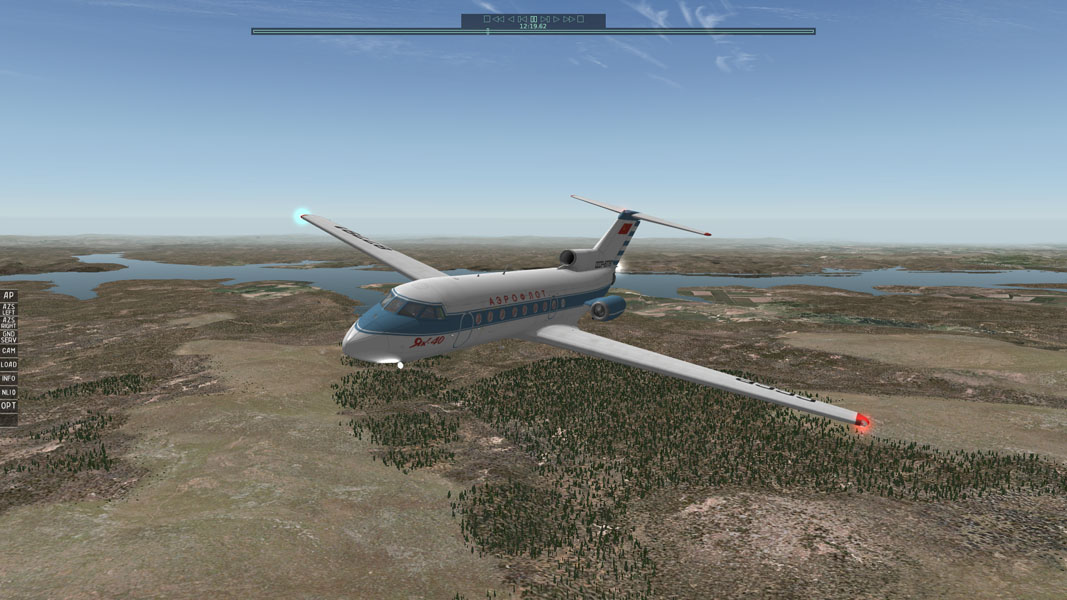Image resolution: width=1067 pixels, height=600 pixels.
Task: Jump to the start of the replay
Action: (x=487, y=19)
